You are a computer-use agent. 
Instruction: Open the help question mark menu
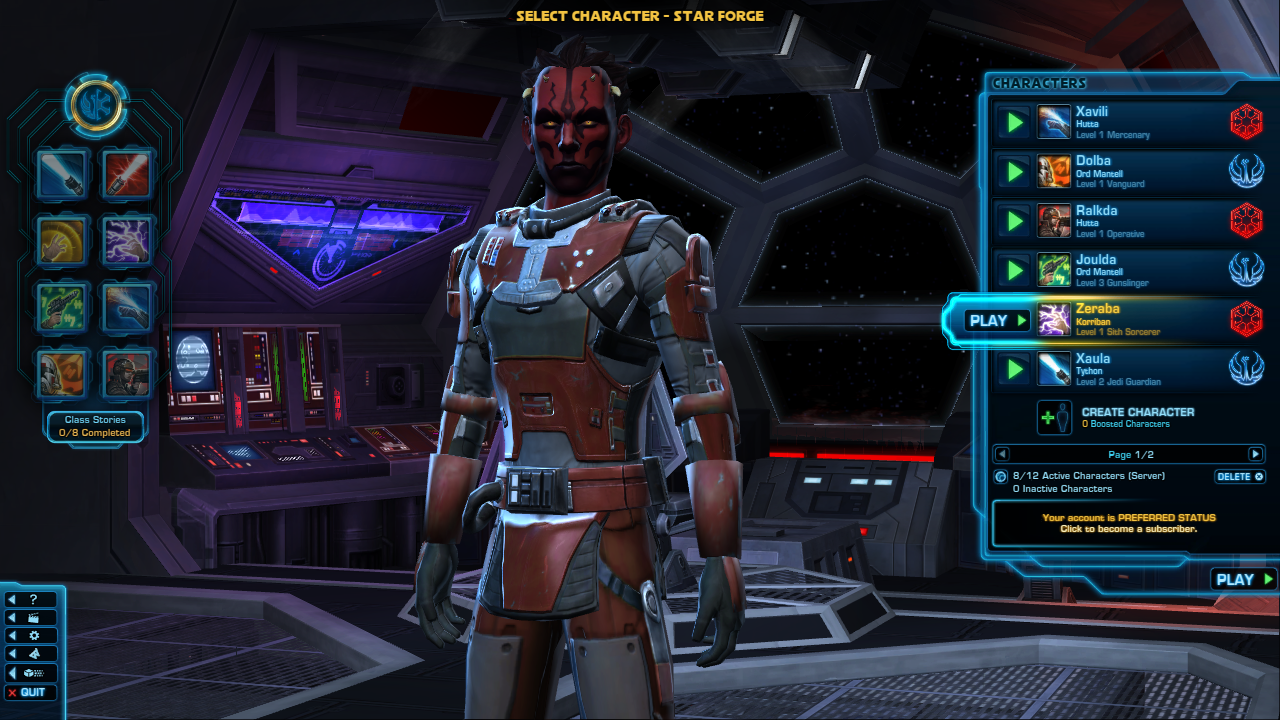point(31,600)
